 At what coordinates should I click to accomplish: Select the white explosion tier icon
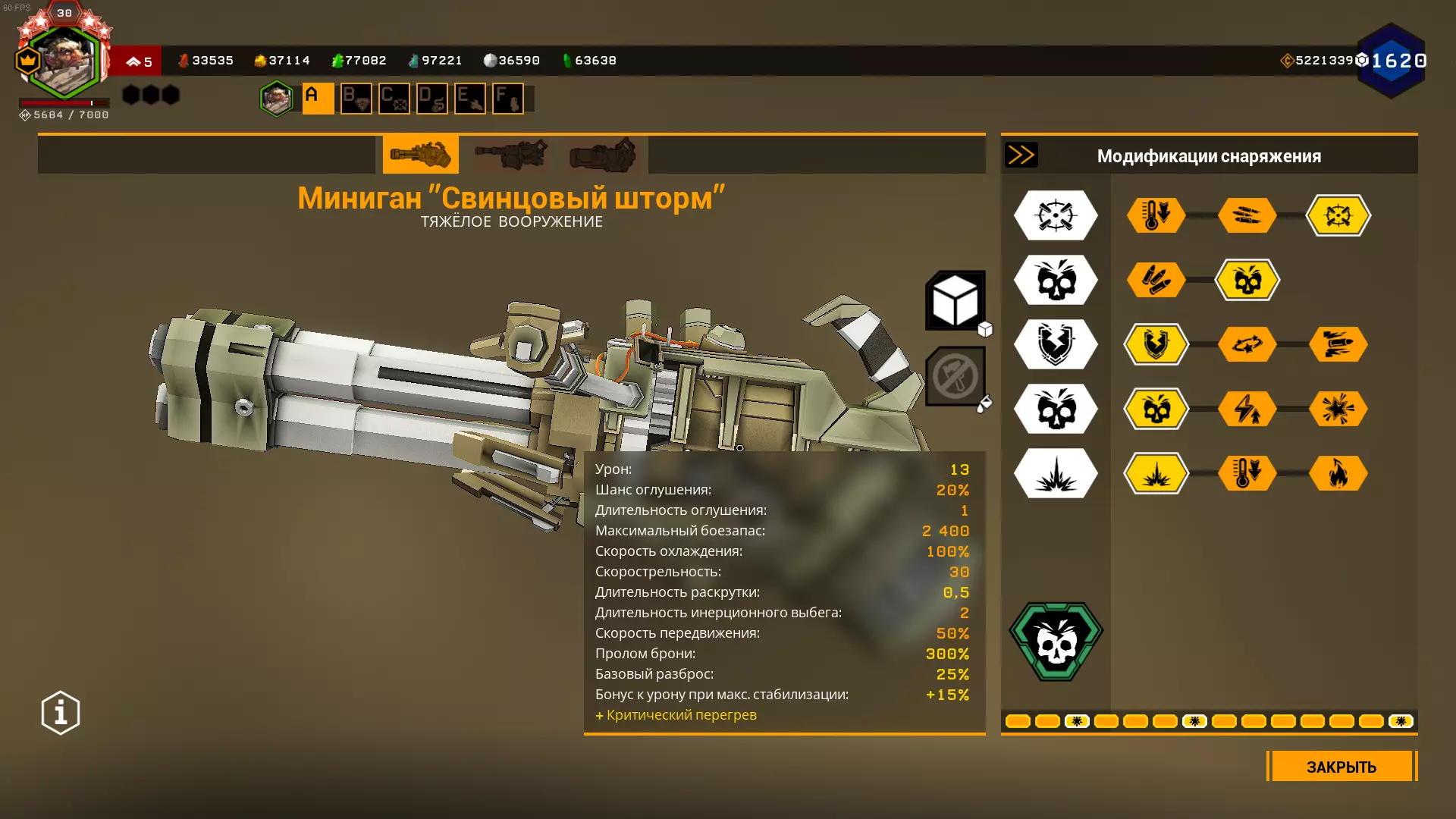pyautogui.click(x=1056, y=473)
